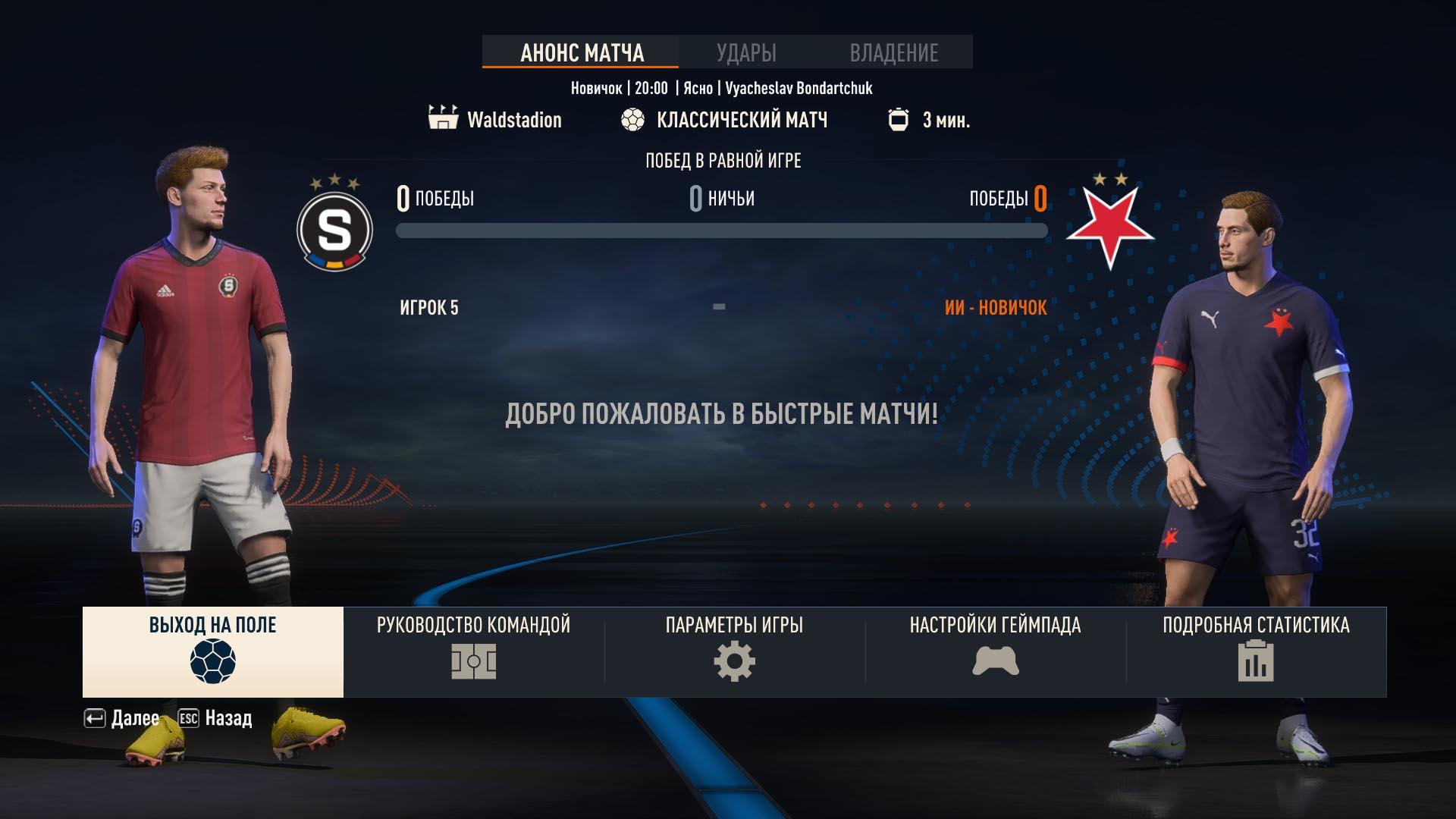Select the ВЫХОД НА ПОЛЕ tile
Screen dimensions: 1456x819
[212, 651]
